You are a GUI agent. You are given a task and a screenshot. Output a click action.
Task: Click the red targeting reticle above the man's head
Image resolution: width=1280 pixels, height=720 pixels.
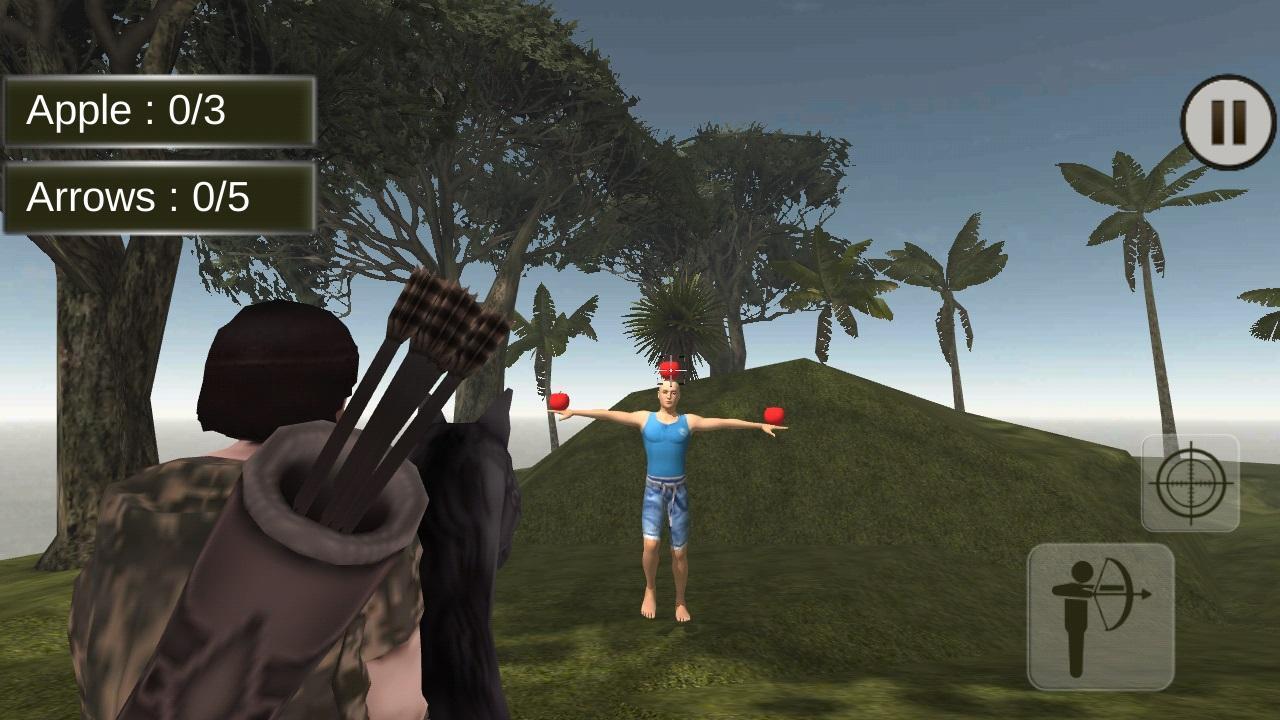click(672, 368)
